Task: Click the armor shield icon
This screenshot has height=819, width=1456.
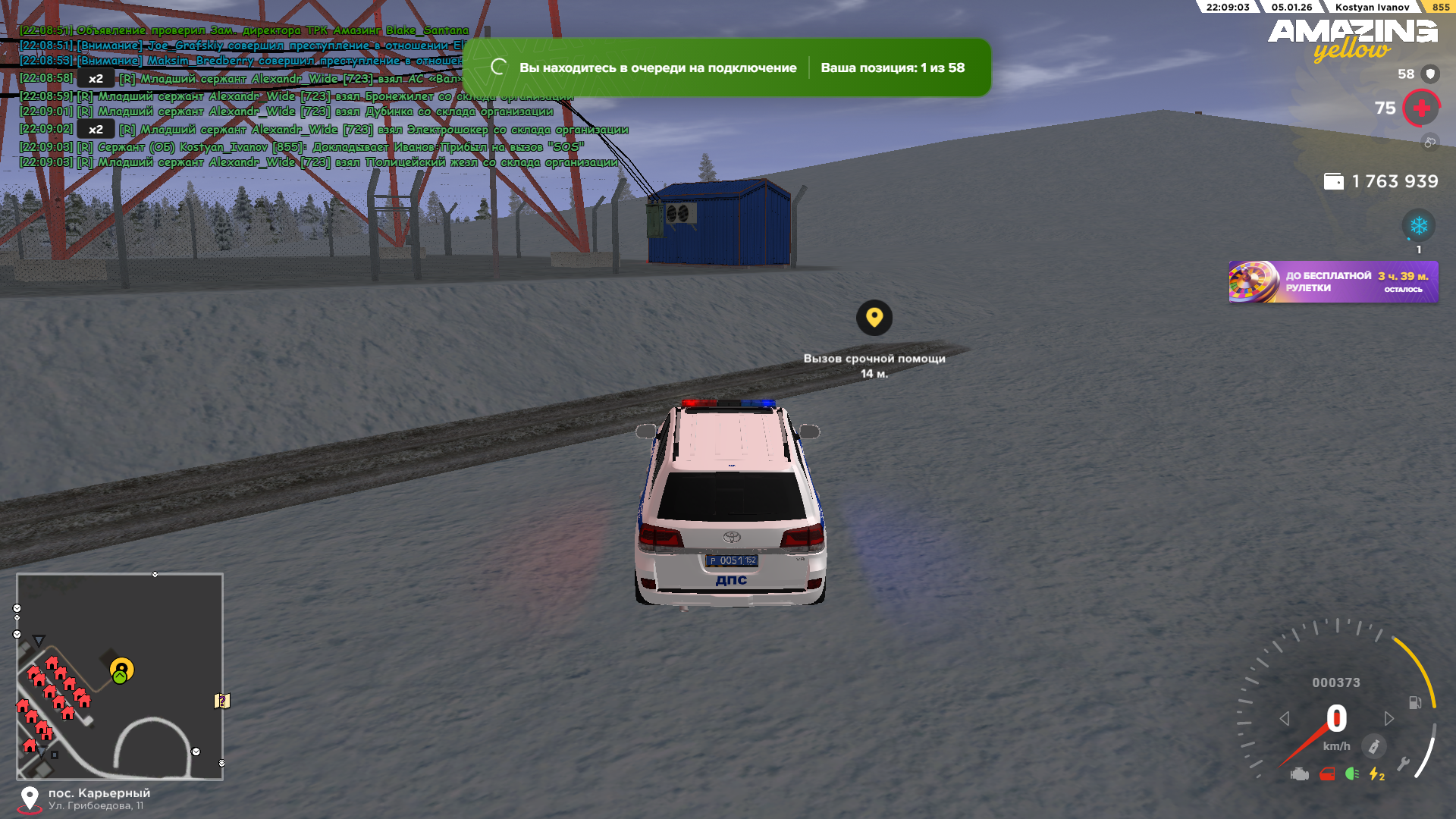Action: 1430,74
